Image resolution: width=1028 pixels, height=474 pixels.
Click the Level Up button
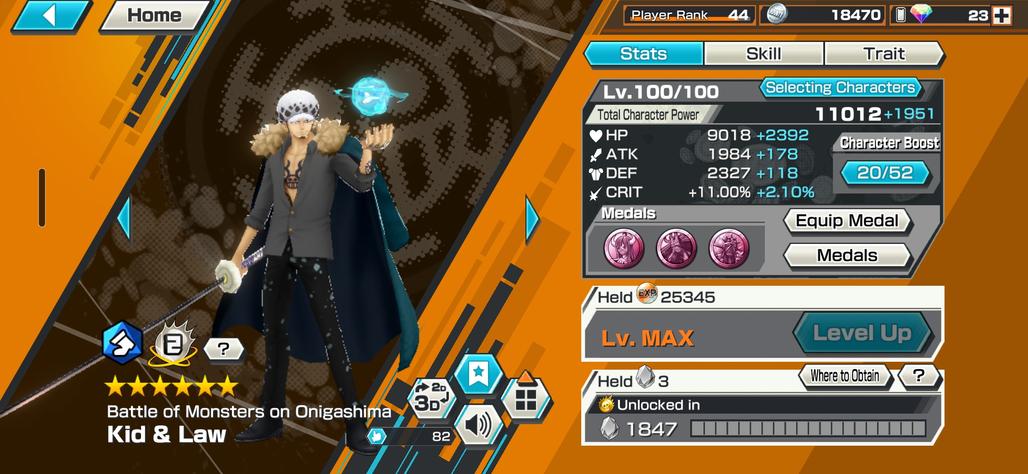pos(861,334)
